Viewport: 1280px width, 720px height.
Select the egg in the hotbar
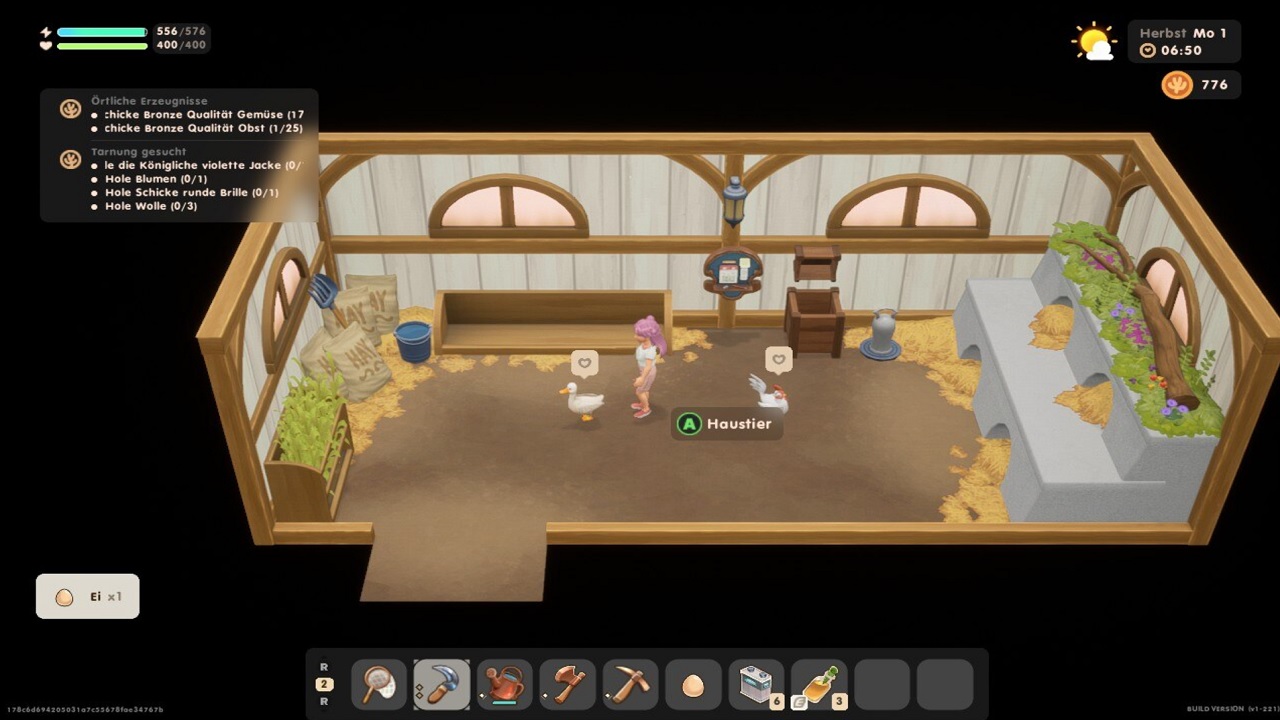click(x=693, y=685)
